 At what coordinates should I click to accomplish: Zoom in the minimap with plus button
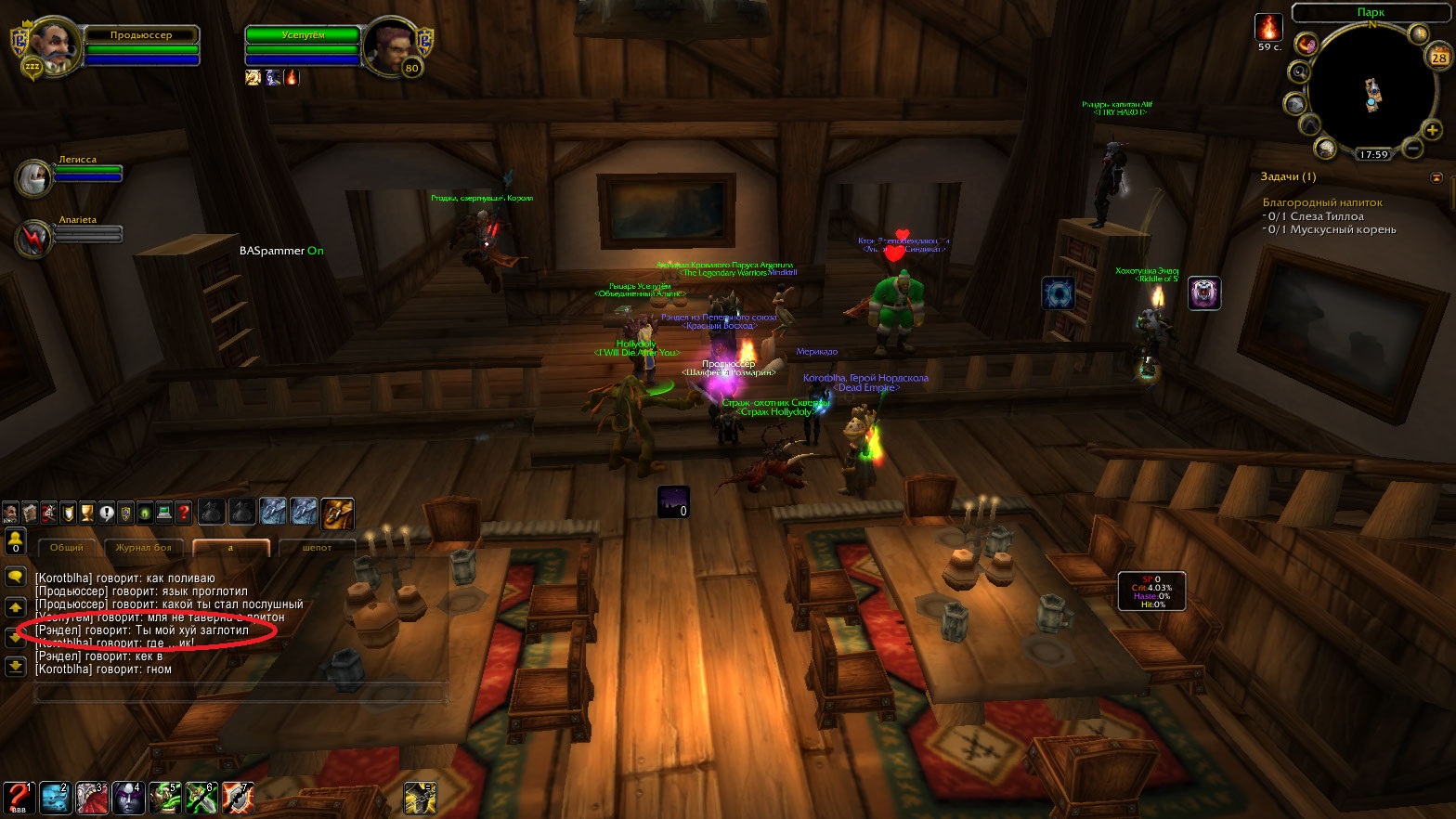click(1432, 130)
